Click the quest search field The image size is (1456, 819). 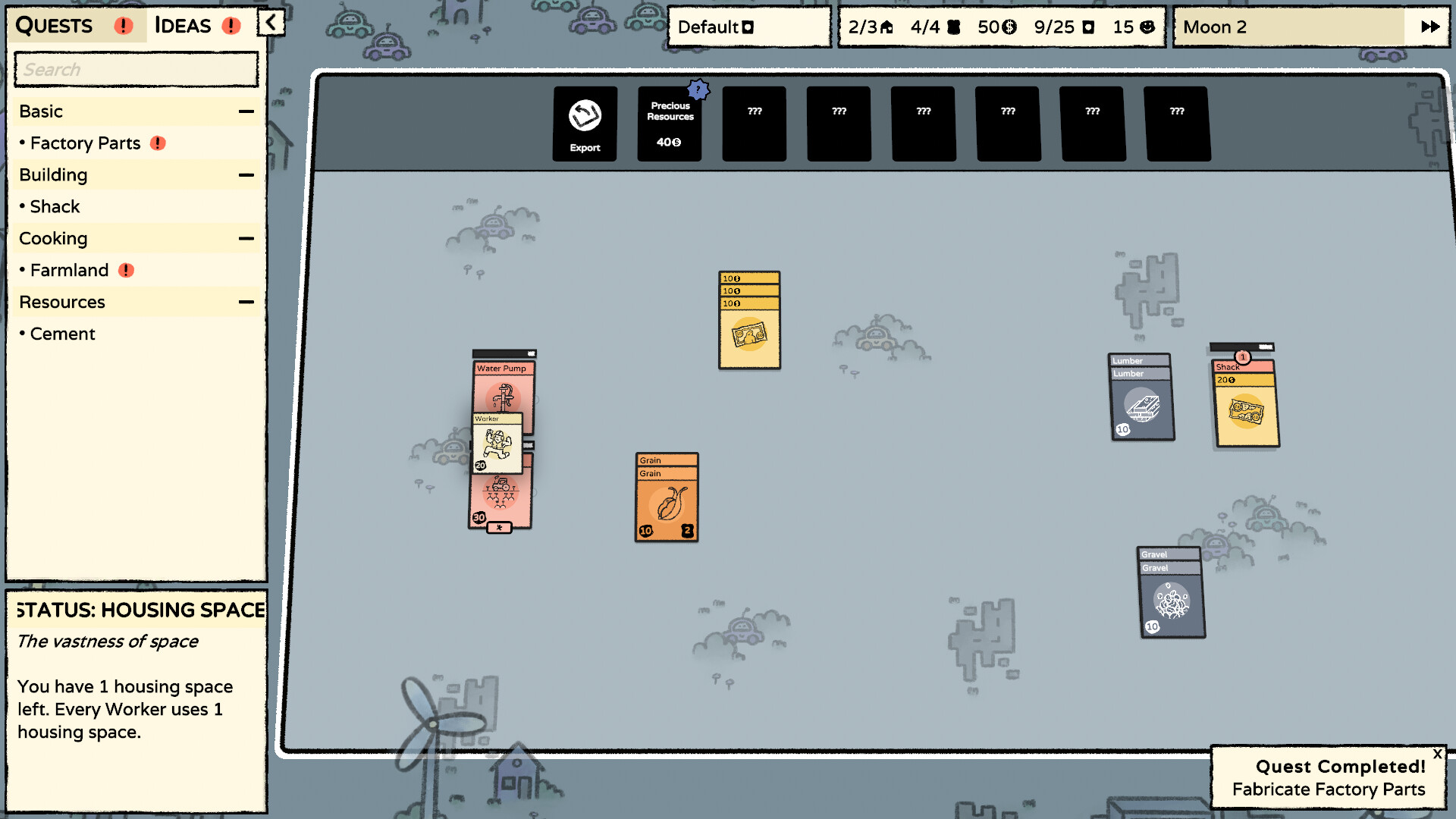pyautogui.click(x=135, y=69)
